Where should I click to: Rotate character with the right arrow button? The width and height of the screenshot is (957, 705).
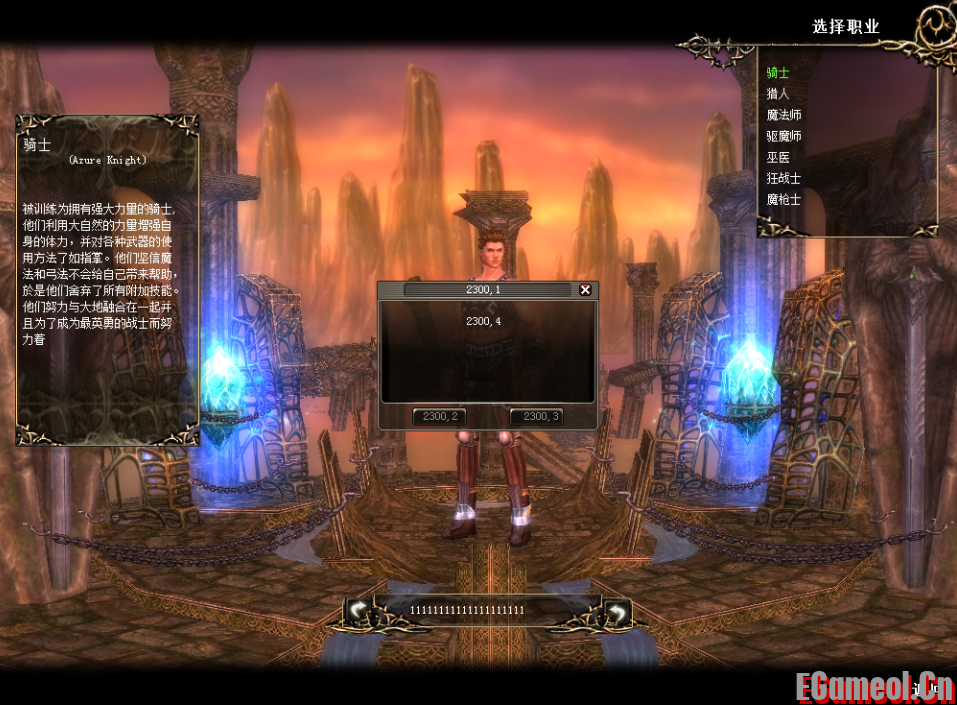pos(617,610)
